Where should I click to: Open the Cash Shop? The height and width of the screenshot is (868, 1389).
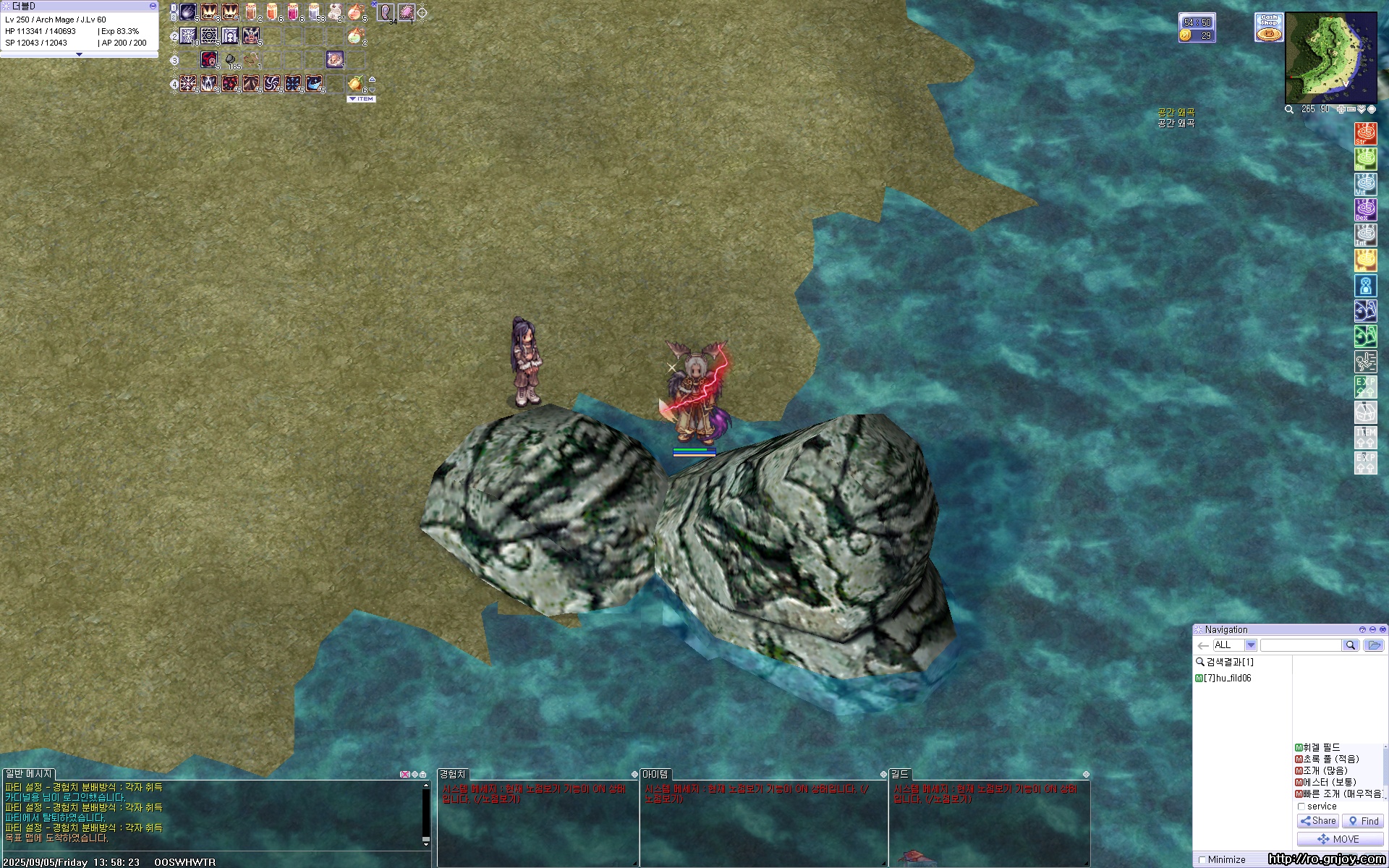coord(1268,27)
